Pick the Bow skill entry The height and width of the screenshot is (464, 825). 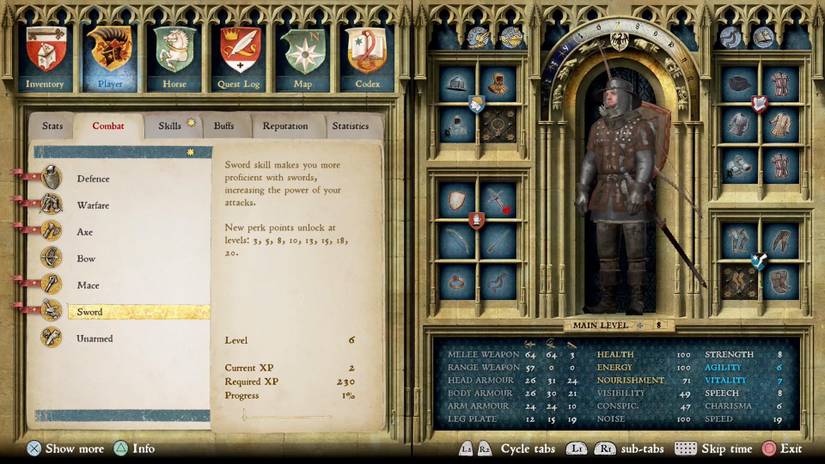point(85,259)
